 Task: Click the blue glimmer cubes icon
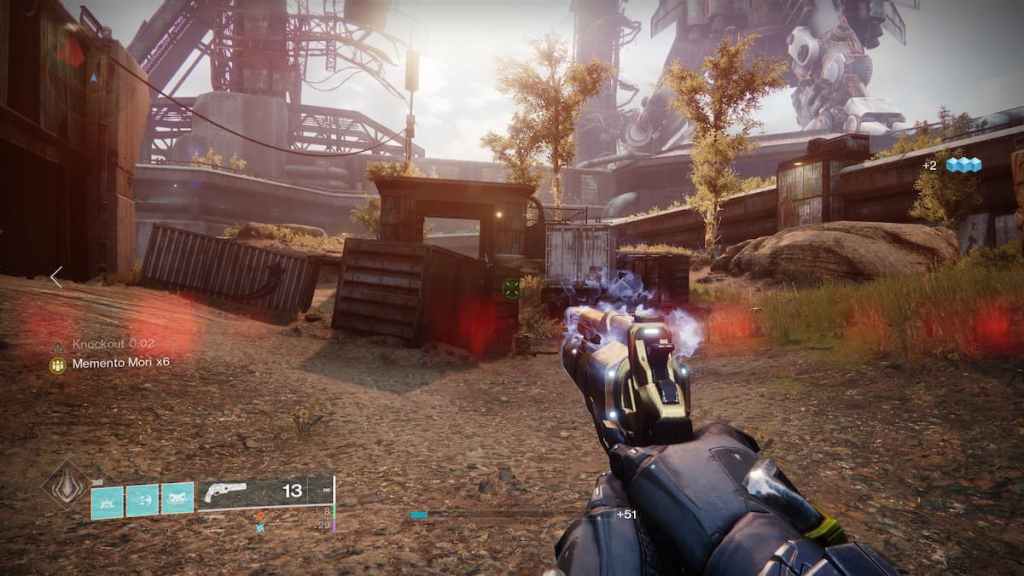[x=964, y=165]
